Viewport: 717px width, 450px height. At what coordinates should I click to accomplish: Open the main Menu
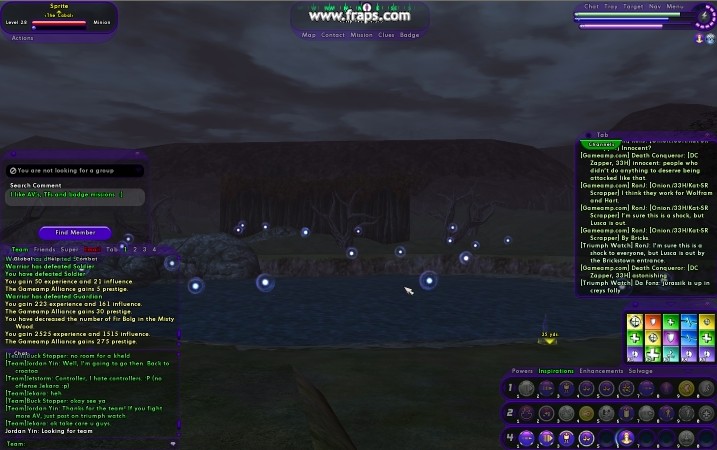[x=675, y=6]
